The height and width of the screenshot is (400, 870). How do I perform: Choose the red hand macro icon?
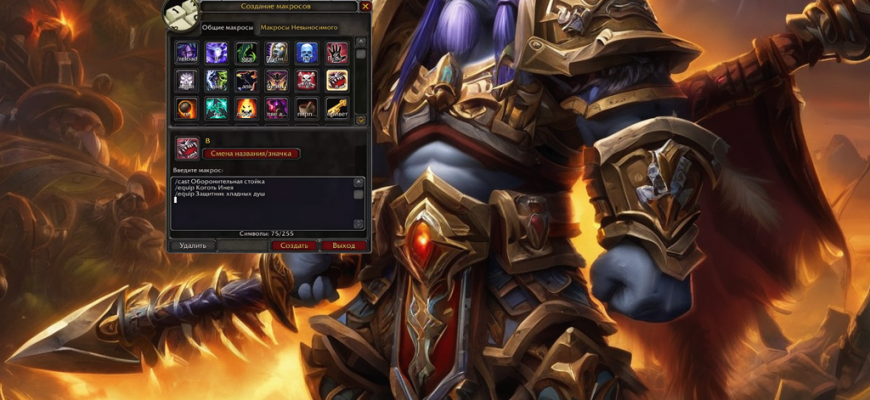pos(337,52)
